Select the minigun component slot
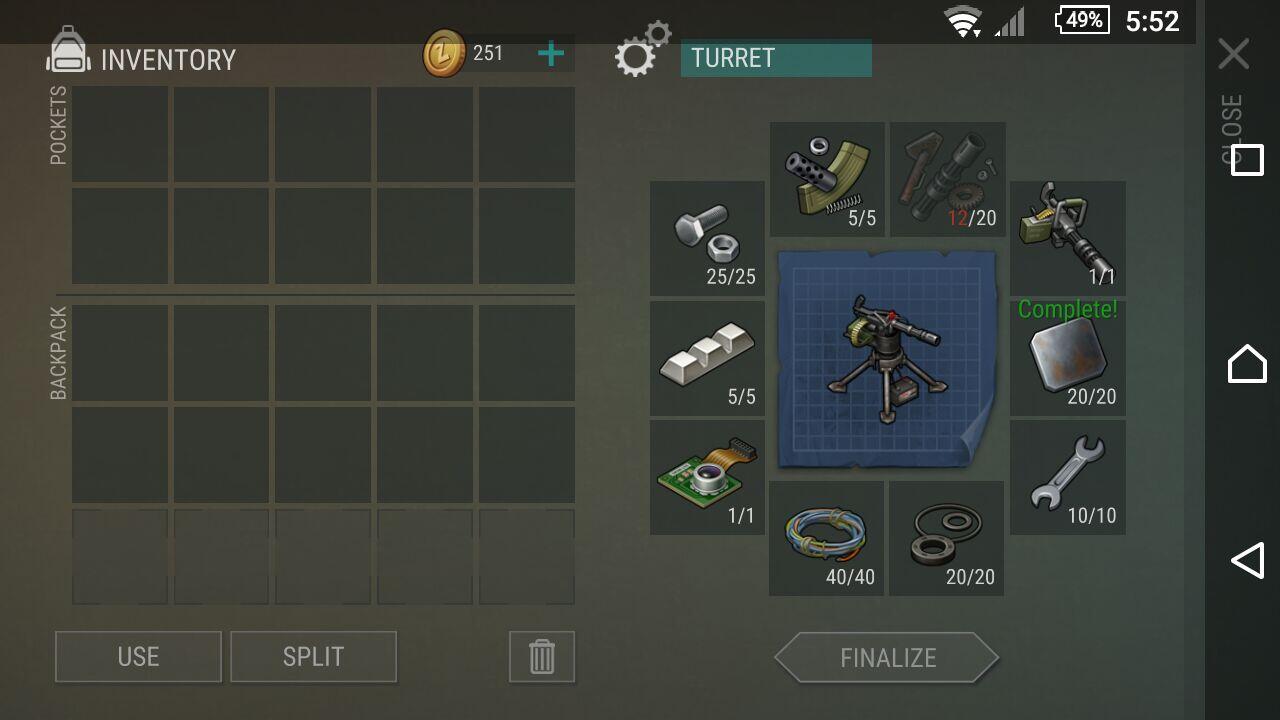 [x=1067, y=238]
